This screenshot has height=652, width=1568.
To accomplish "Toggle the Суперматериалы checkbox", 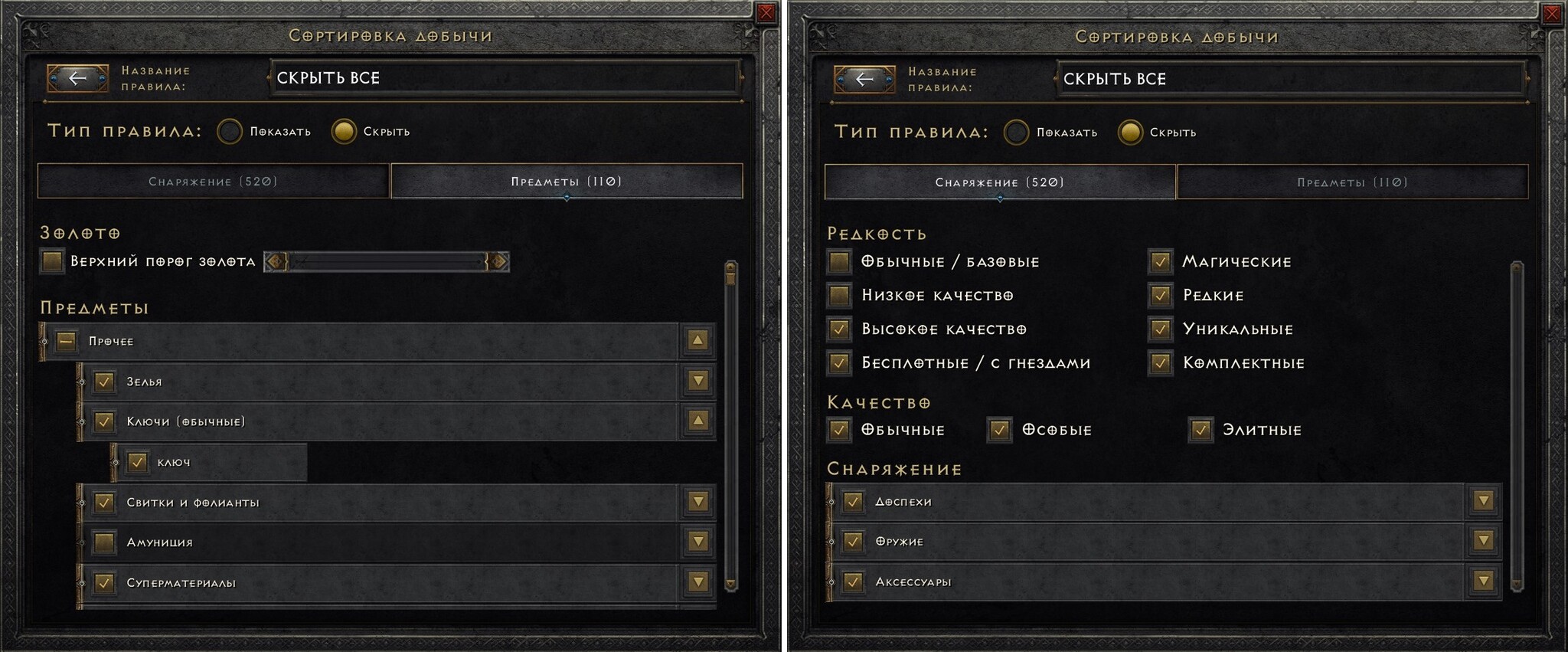I will coord(104,582).
